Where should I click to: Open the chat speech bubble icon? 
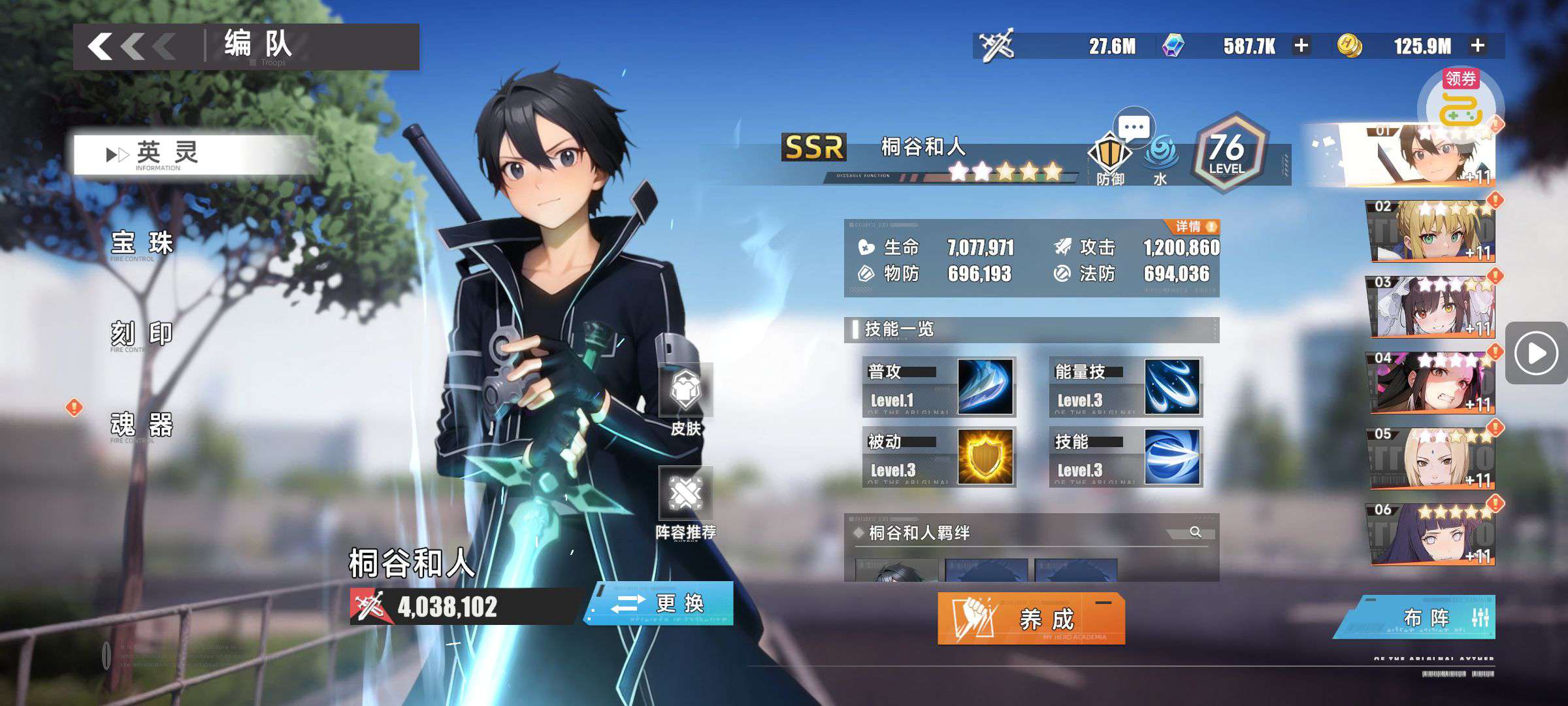1134,127
